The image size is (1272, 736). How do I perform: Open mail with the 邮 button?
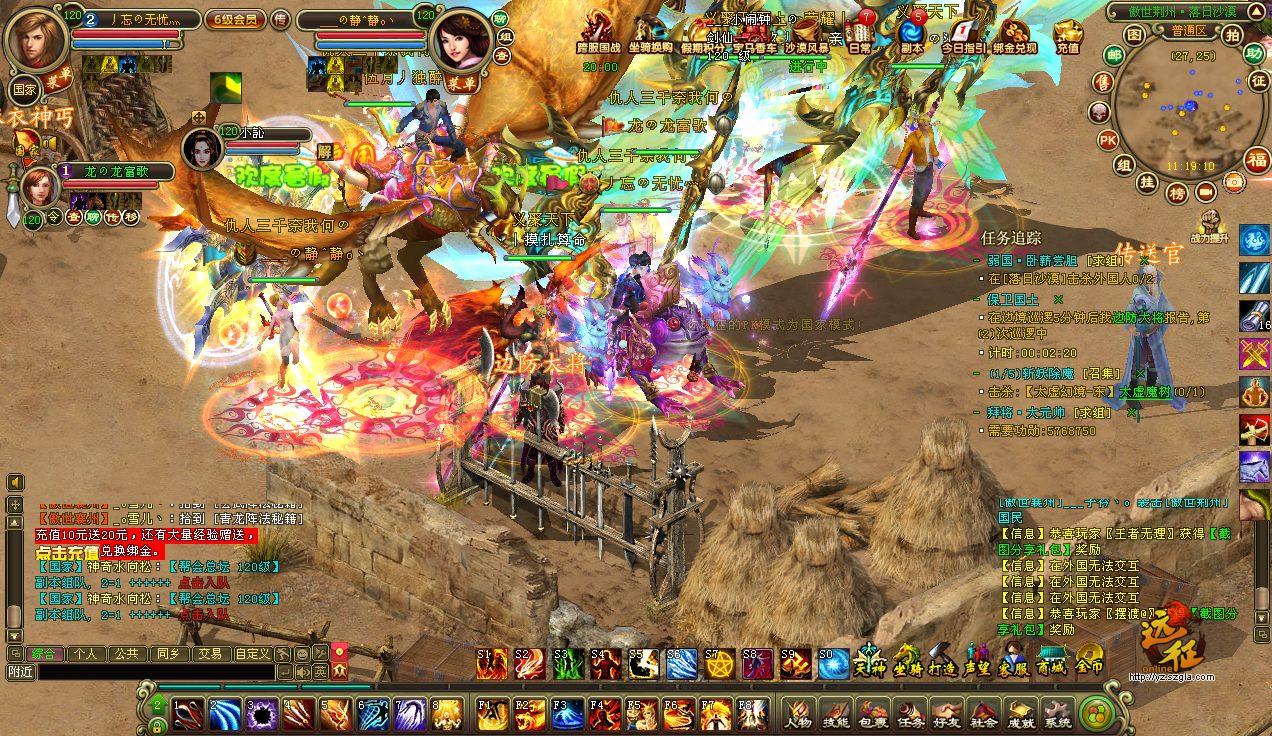point(1114,55)
